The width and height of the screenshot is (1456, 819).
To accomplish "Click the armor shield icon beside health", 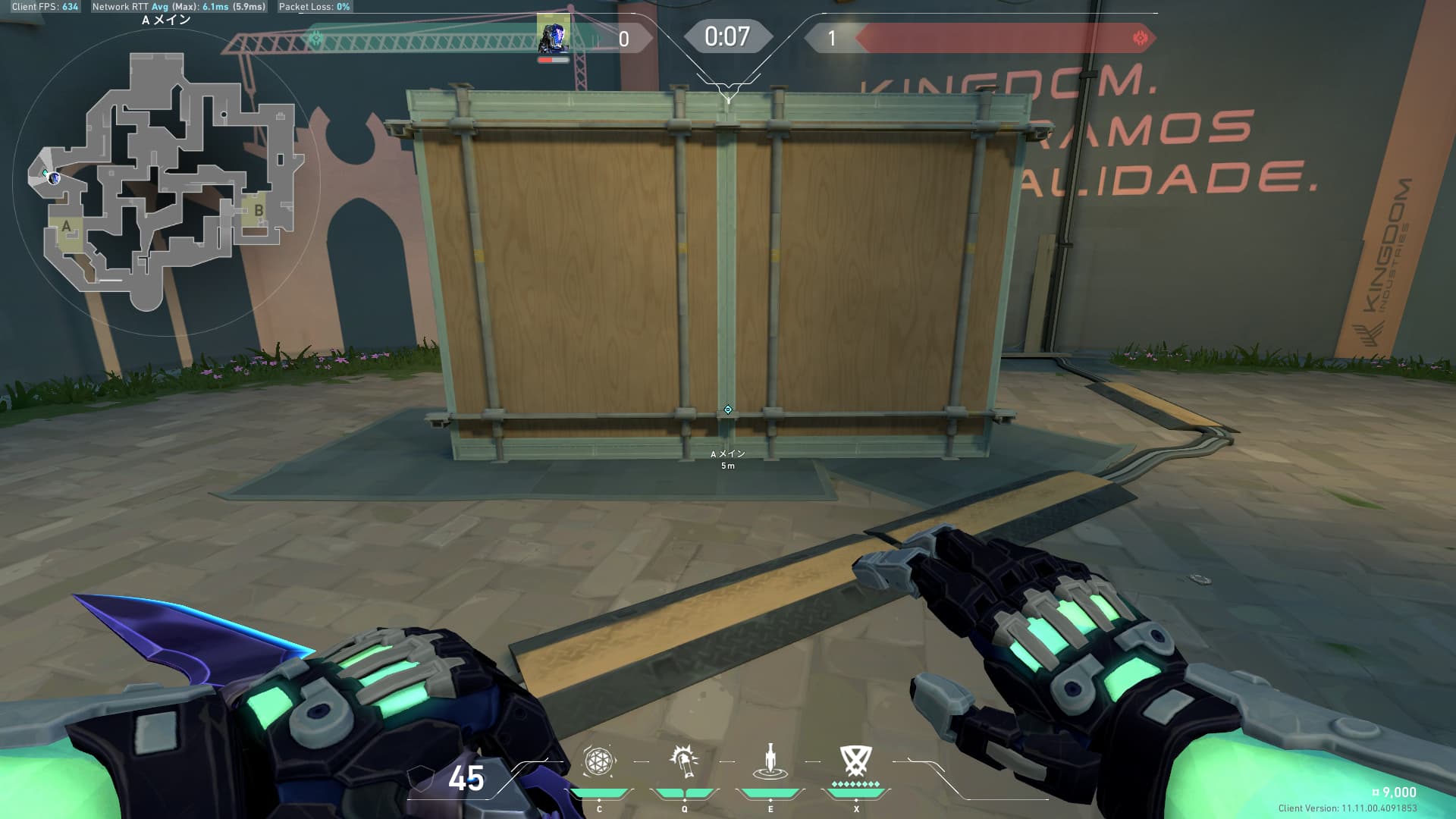I will [422, 779].
